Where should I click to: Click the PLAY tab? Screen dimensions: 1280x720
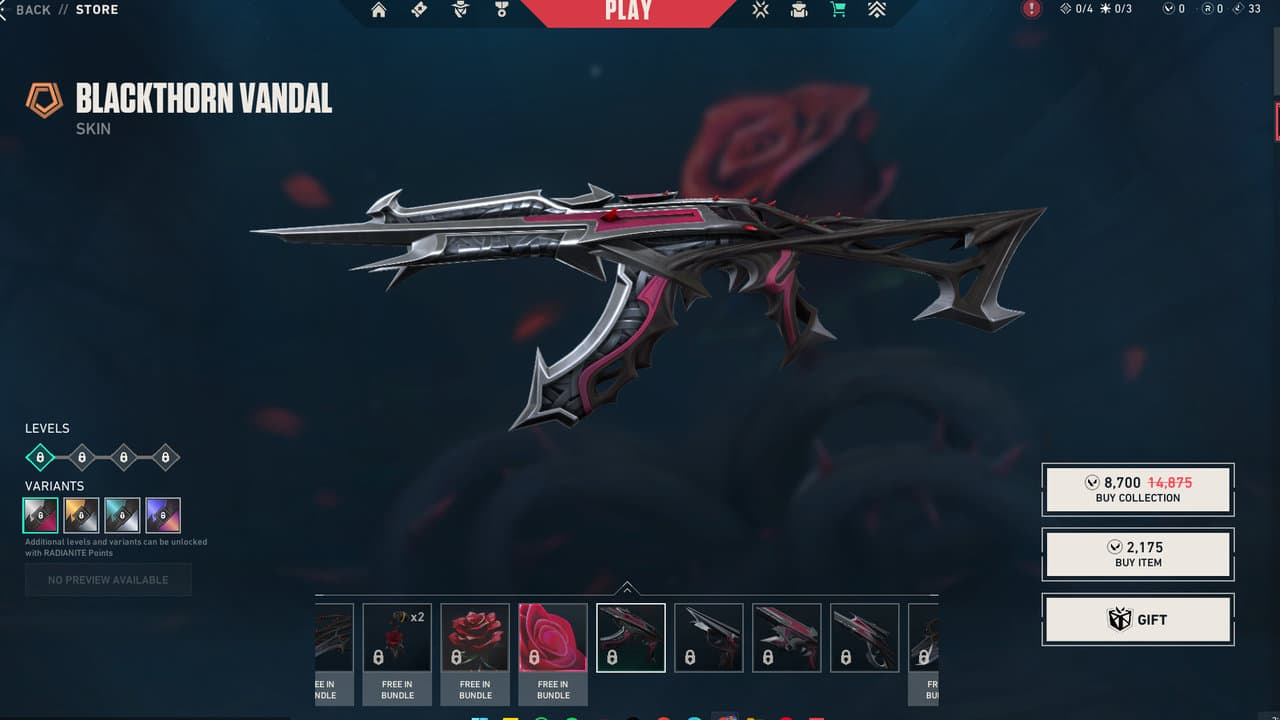point(628,10)
